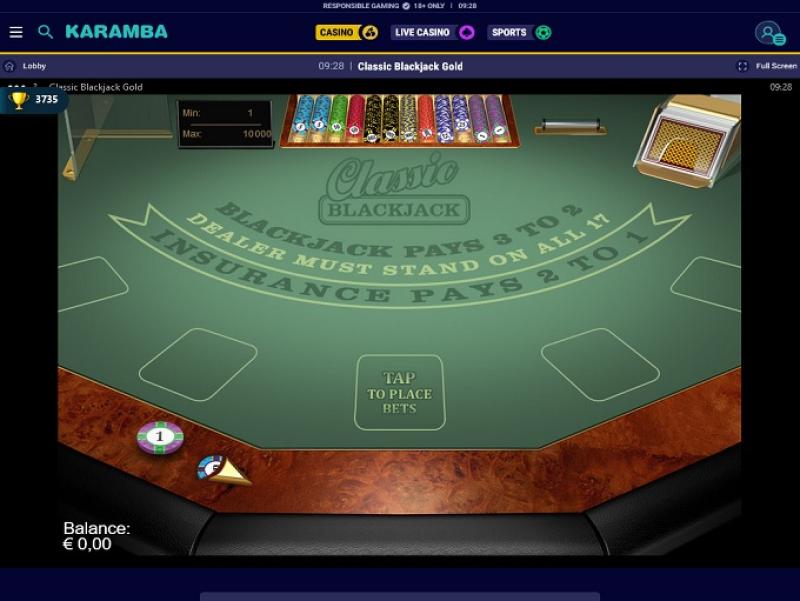Enter Full Screen mode

coord(768,66)
